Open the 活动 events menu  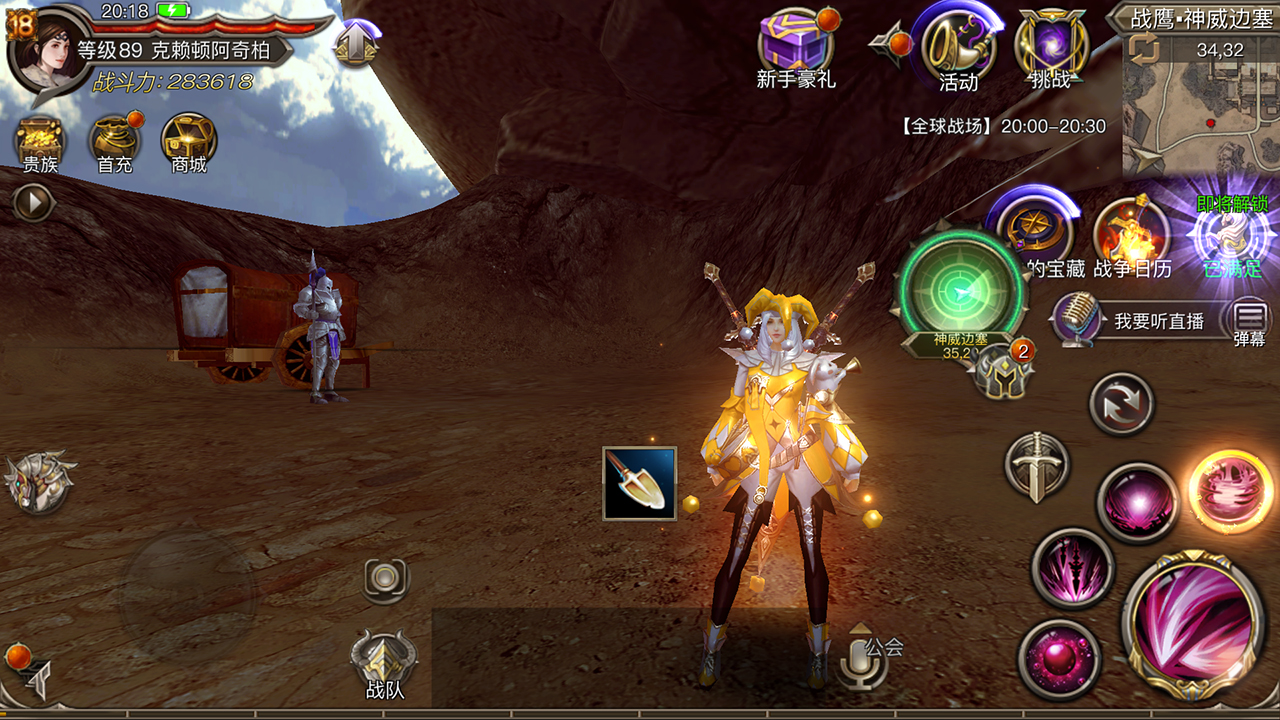coord(958,45)
